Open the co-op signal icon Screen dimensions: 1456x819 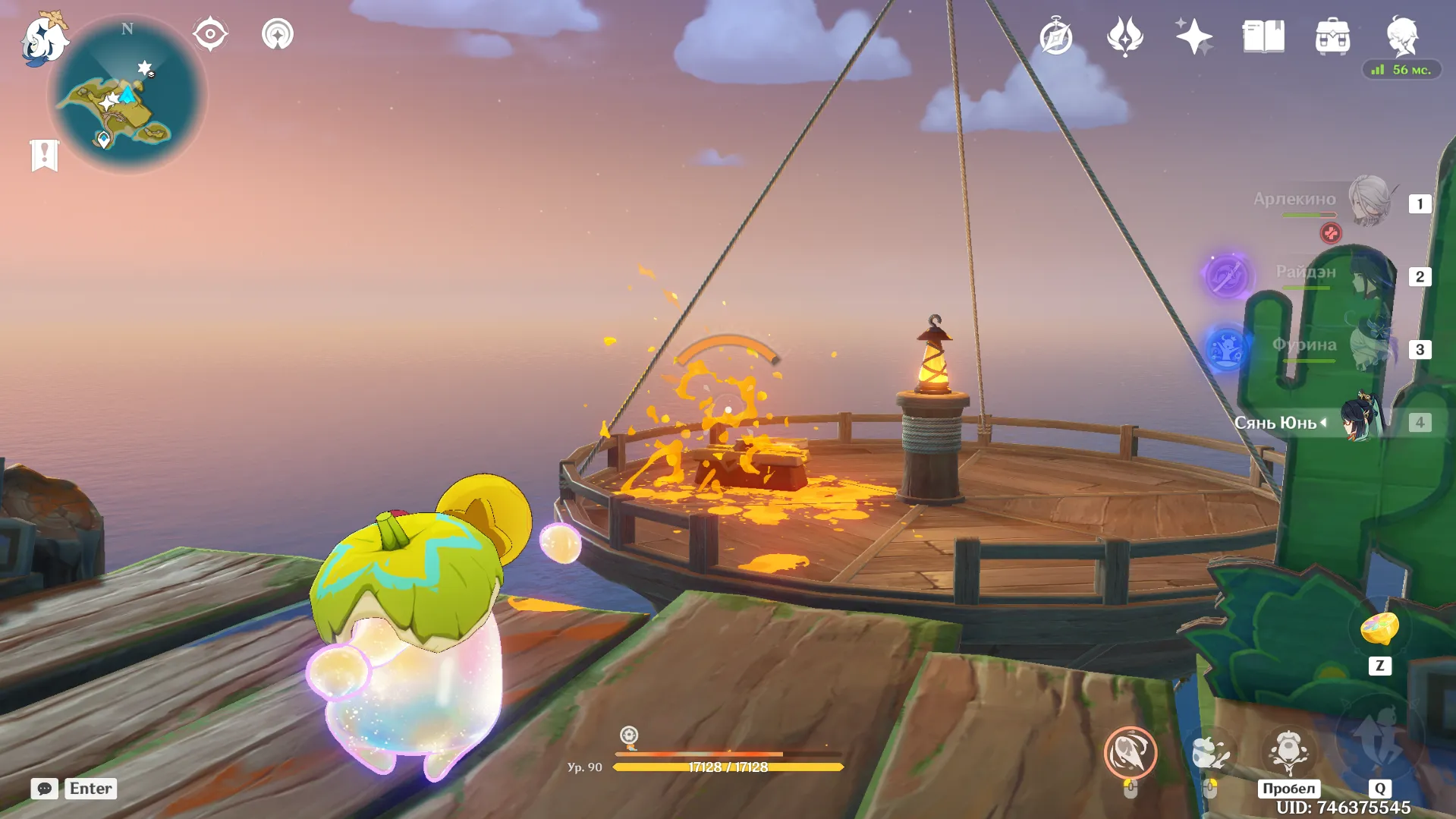(x=278, y=34)
